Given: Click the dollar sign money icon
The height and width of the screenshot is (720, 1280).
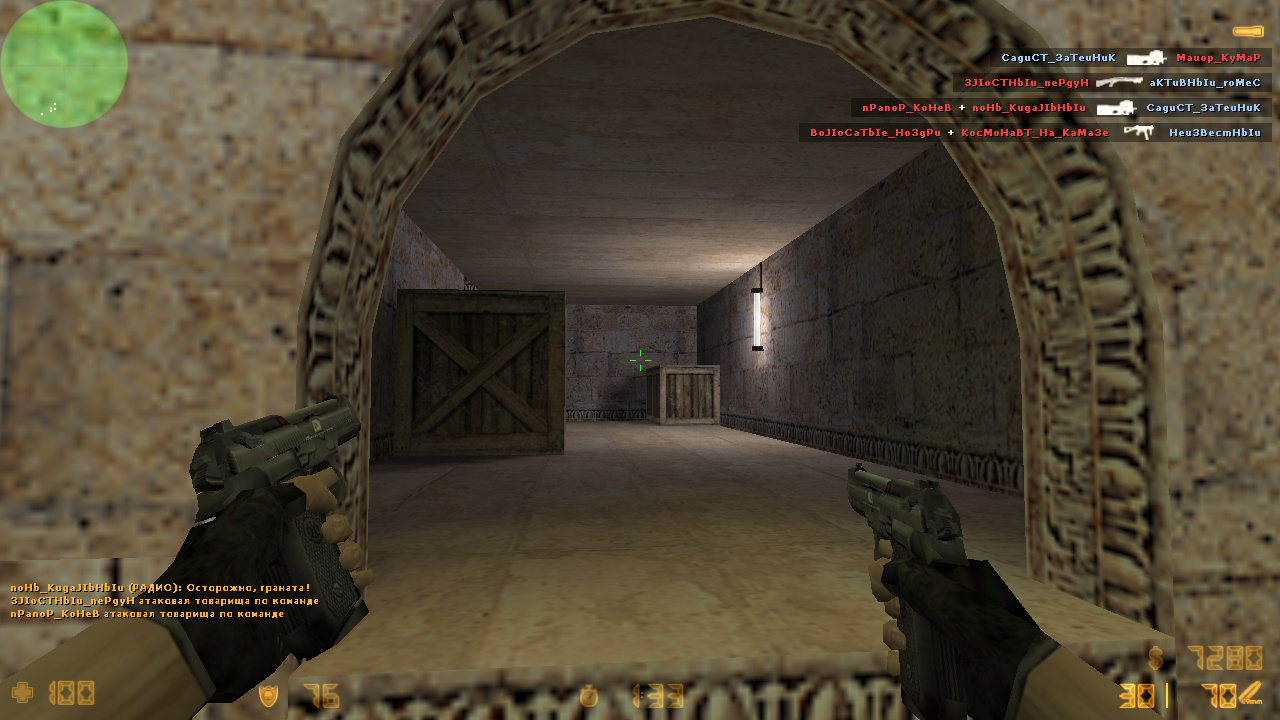Looking at the screenshot, I should coord(1156,658).
